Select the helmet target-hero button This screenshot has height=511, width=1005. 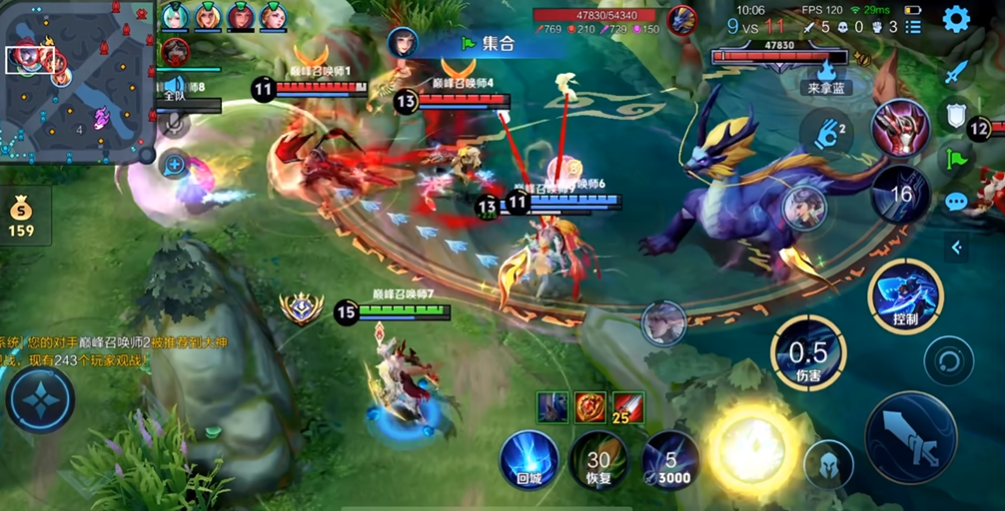pyautogui.click(x=828, y=464)
